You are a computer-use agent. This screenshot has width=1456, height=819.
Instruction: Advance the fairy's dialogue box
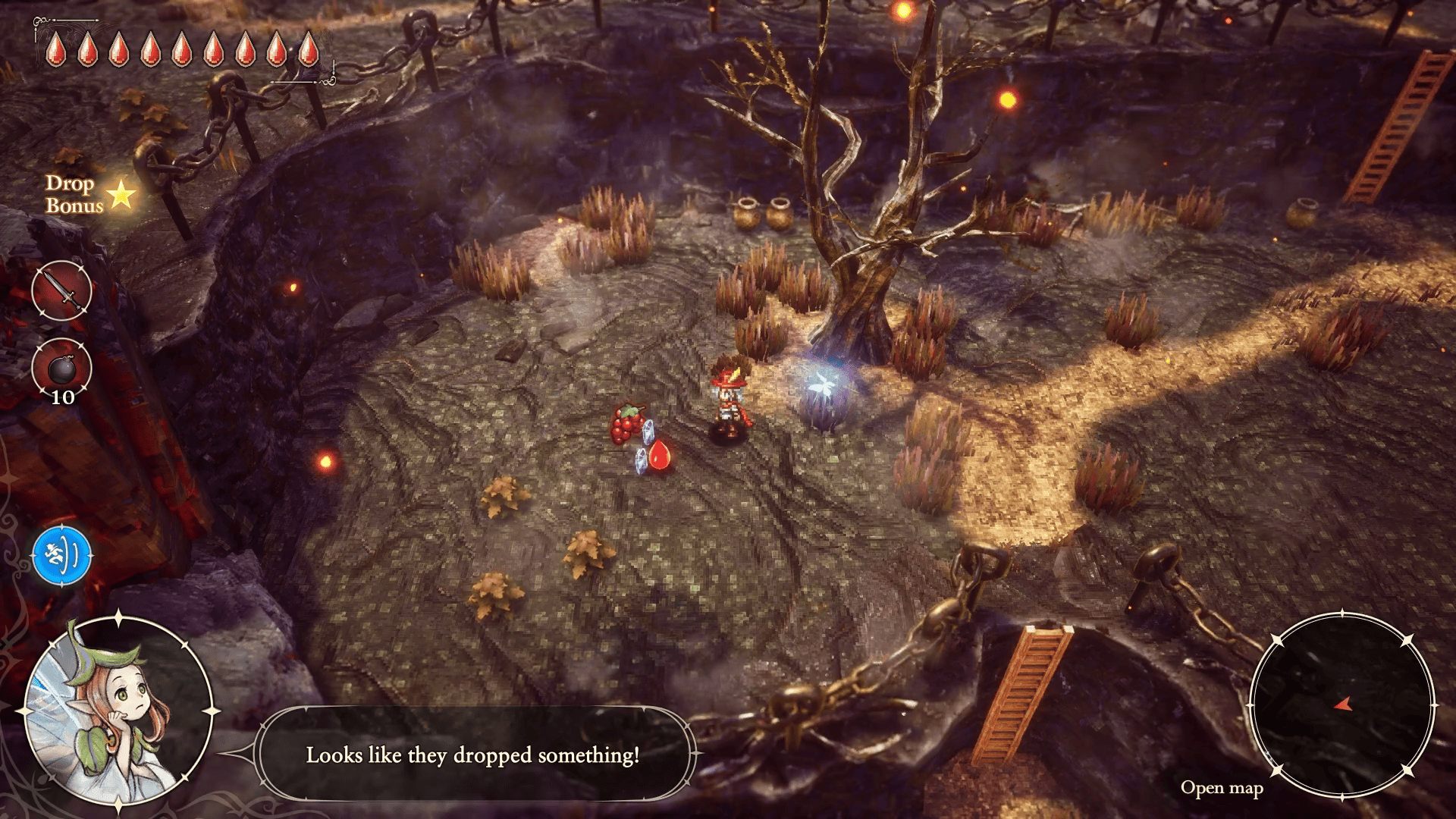[472, 755]
